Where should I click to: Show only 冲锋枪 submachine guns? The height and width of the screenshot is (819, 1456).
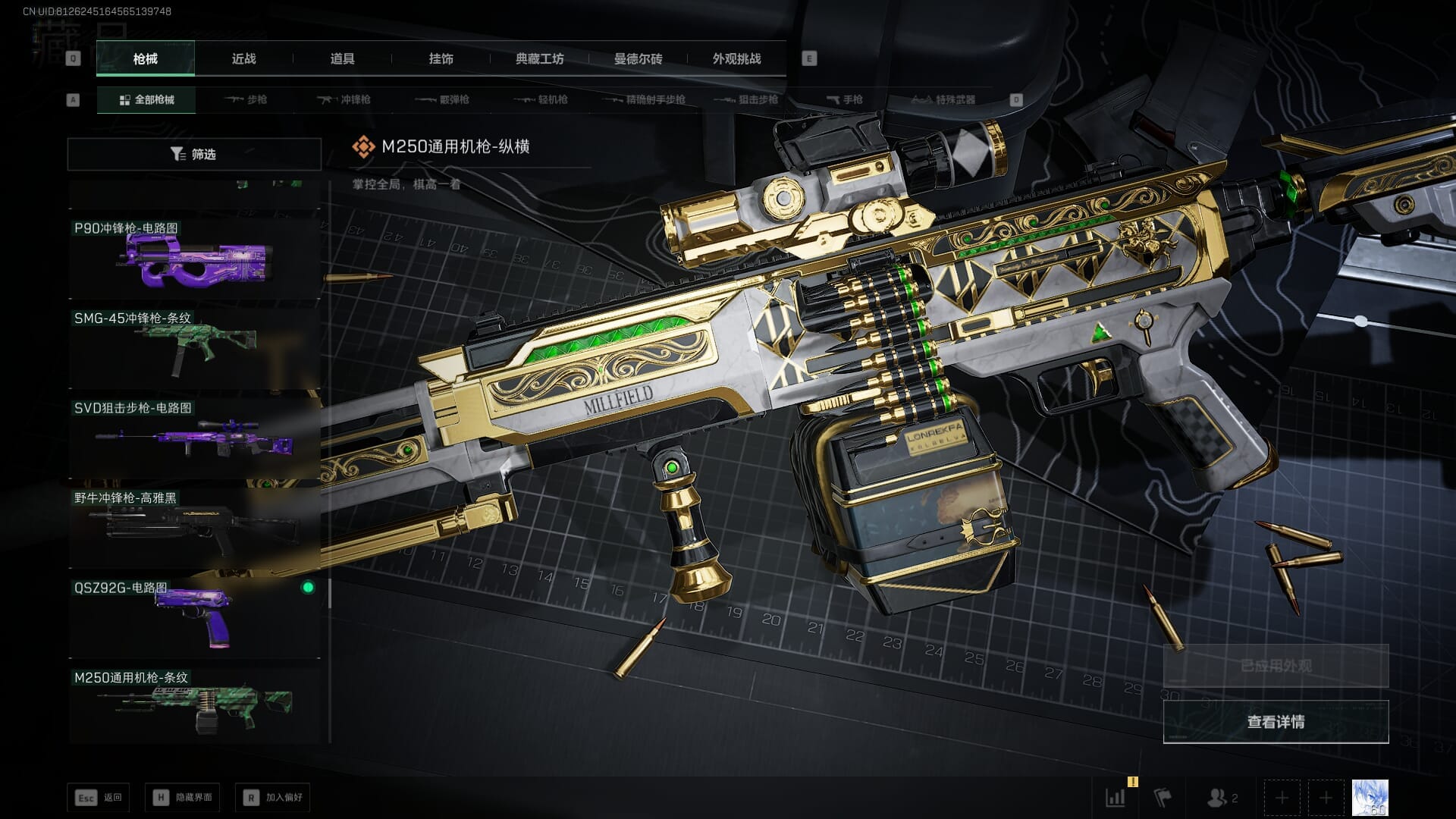click(344, 99)
